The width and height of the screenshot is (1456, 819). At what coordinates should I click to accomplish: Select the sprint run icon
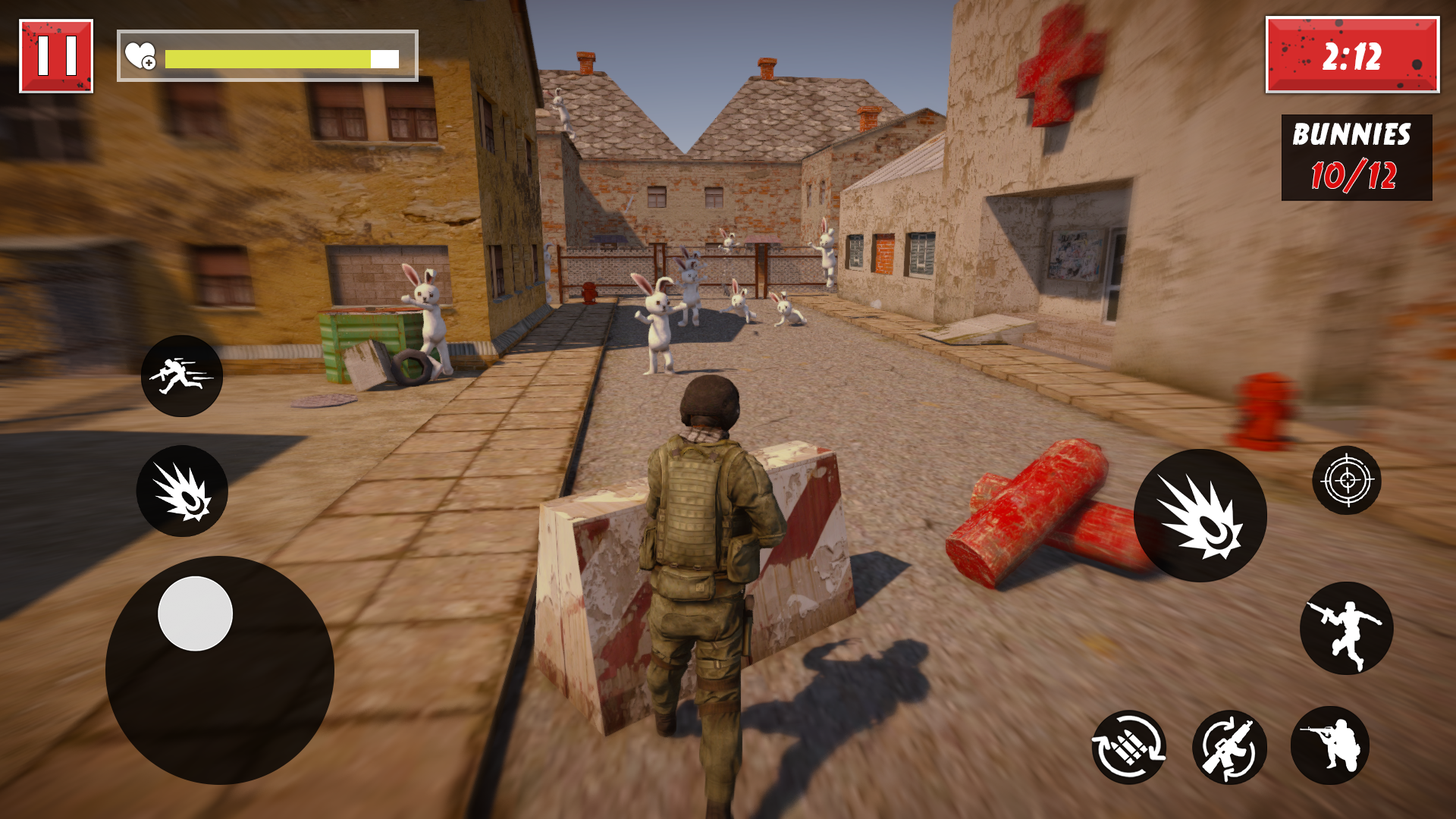(182, 377)
